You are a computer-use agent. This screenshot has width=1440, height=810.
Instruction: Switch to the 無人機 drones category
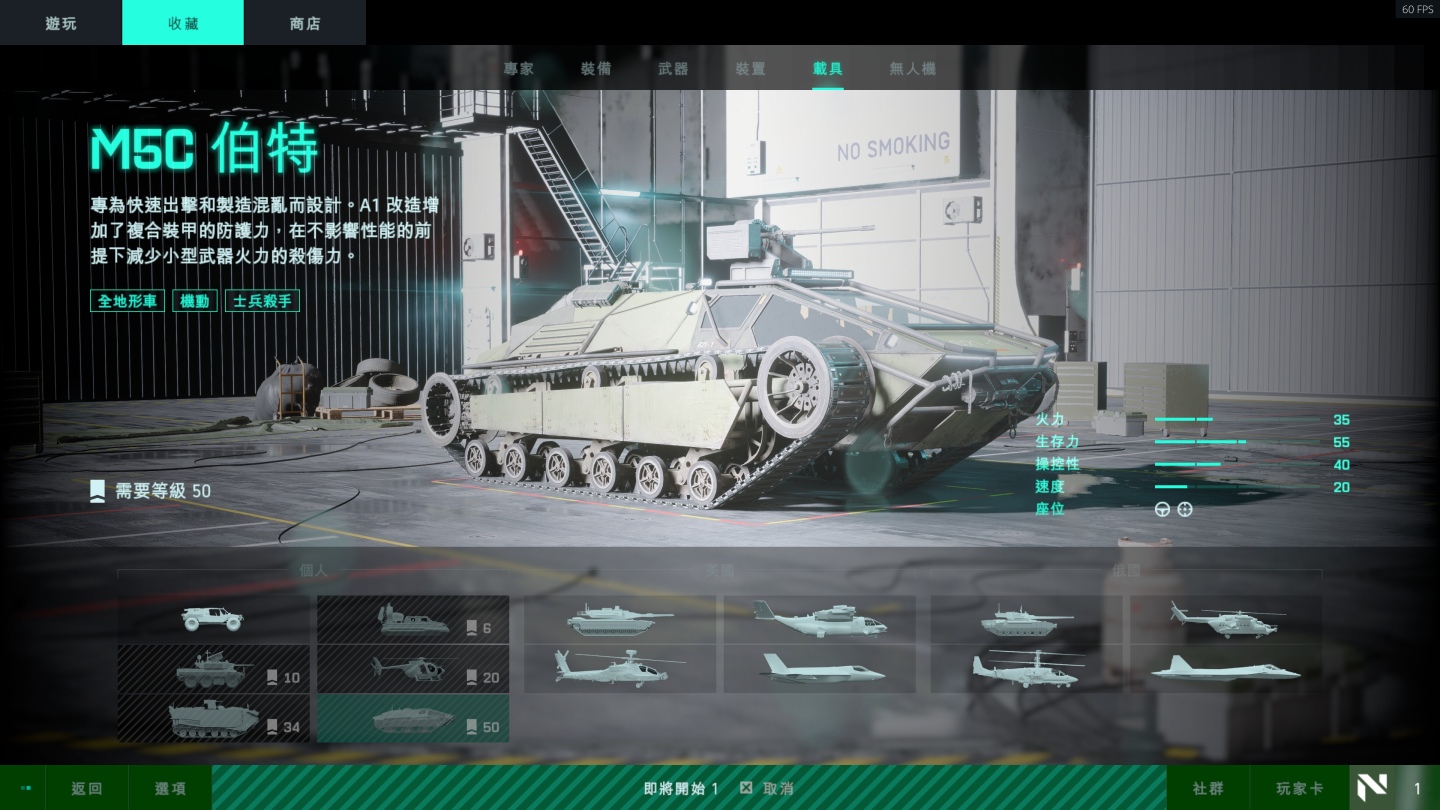(x=912, y=69)
